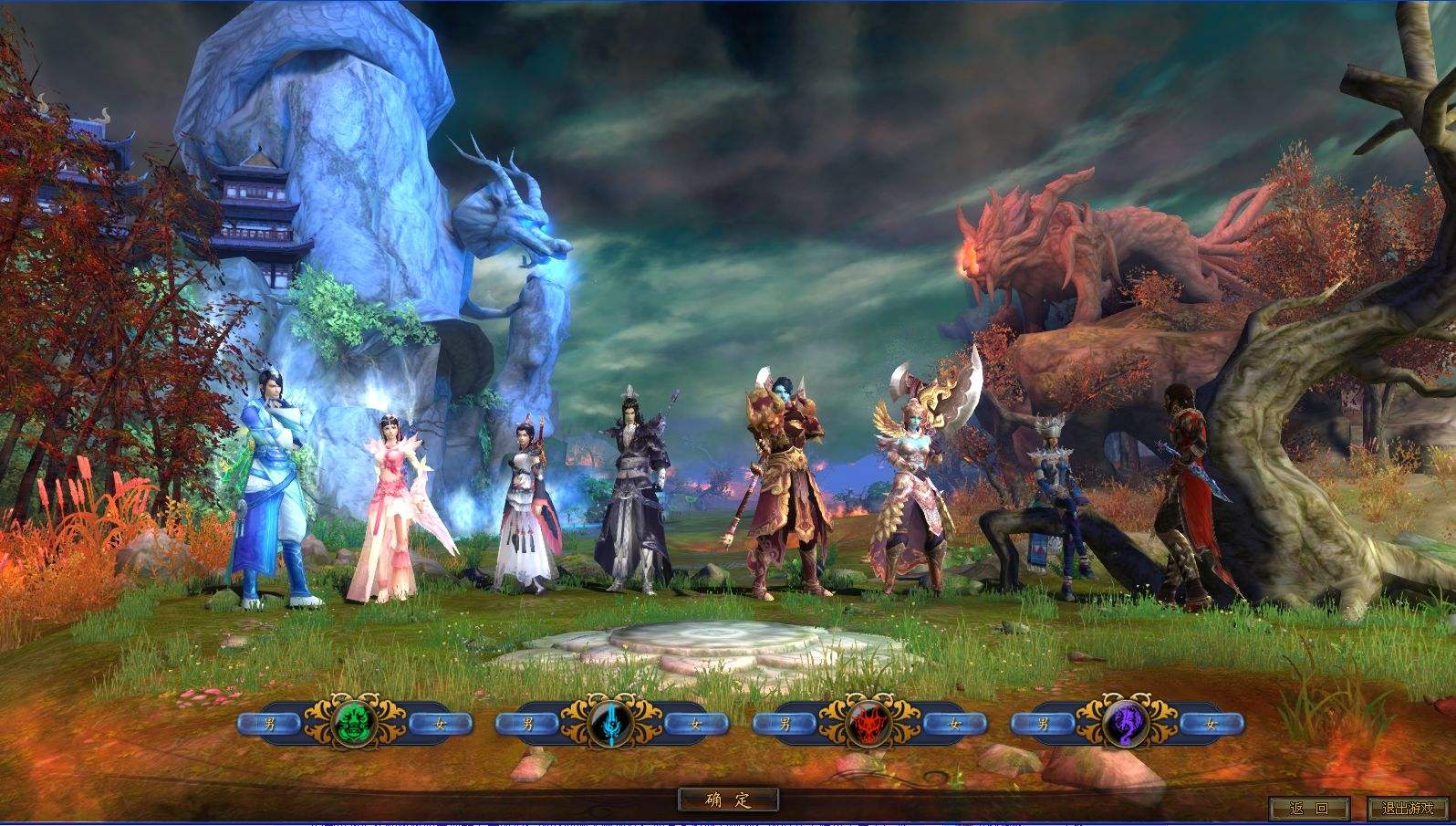The width and height of the screenshot is (1456, 826).
Task: Select the green demon mask class emblem
Action: (x=353, y=724)
